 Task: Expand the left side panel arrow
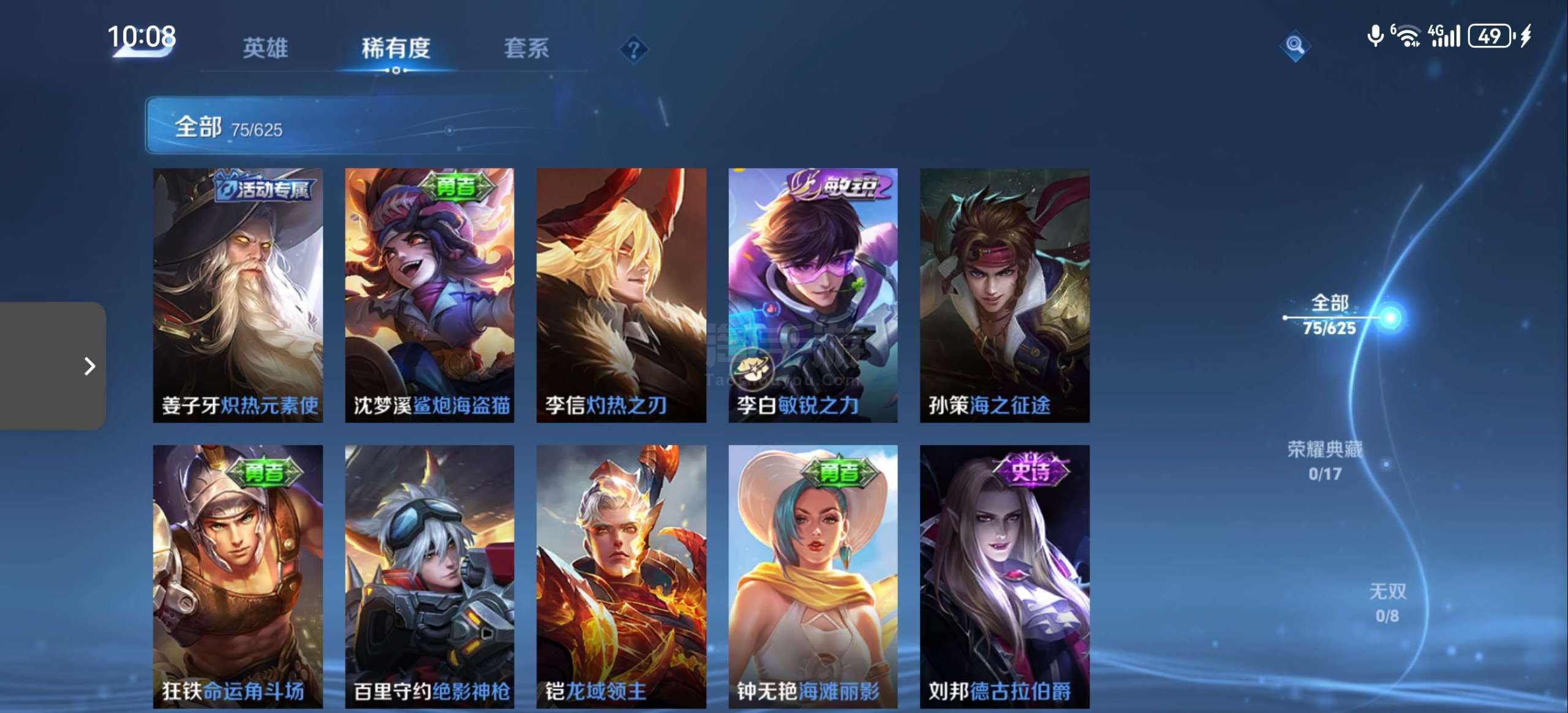point(91,366)
